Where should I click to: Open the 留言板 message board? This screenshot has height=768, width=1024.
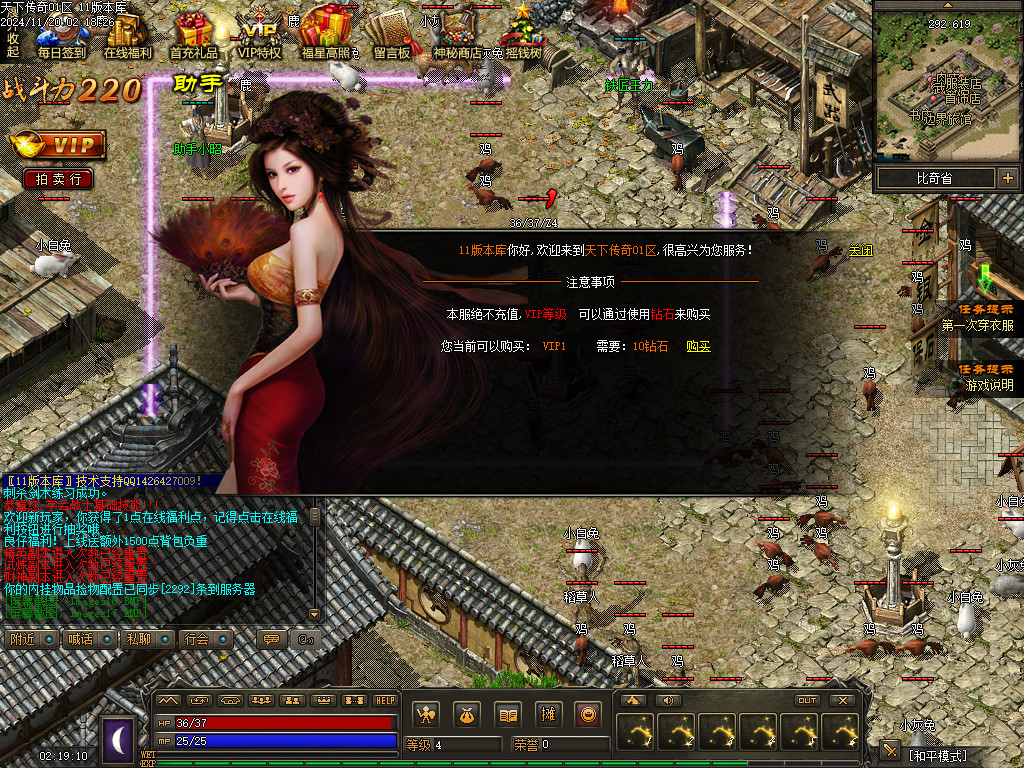pos(392,37)
